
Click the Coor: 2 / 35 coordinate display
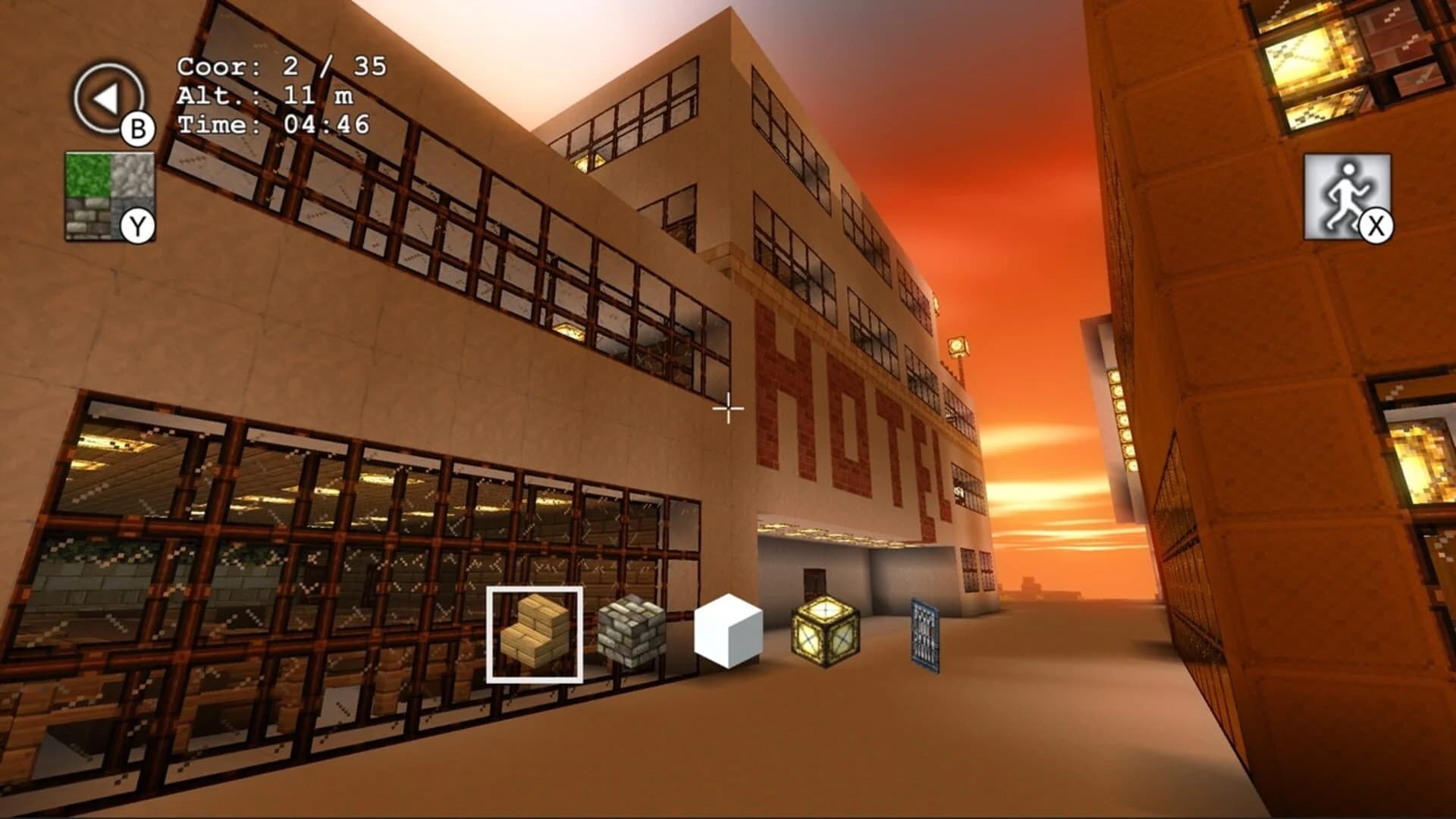281,67
